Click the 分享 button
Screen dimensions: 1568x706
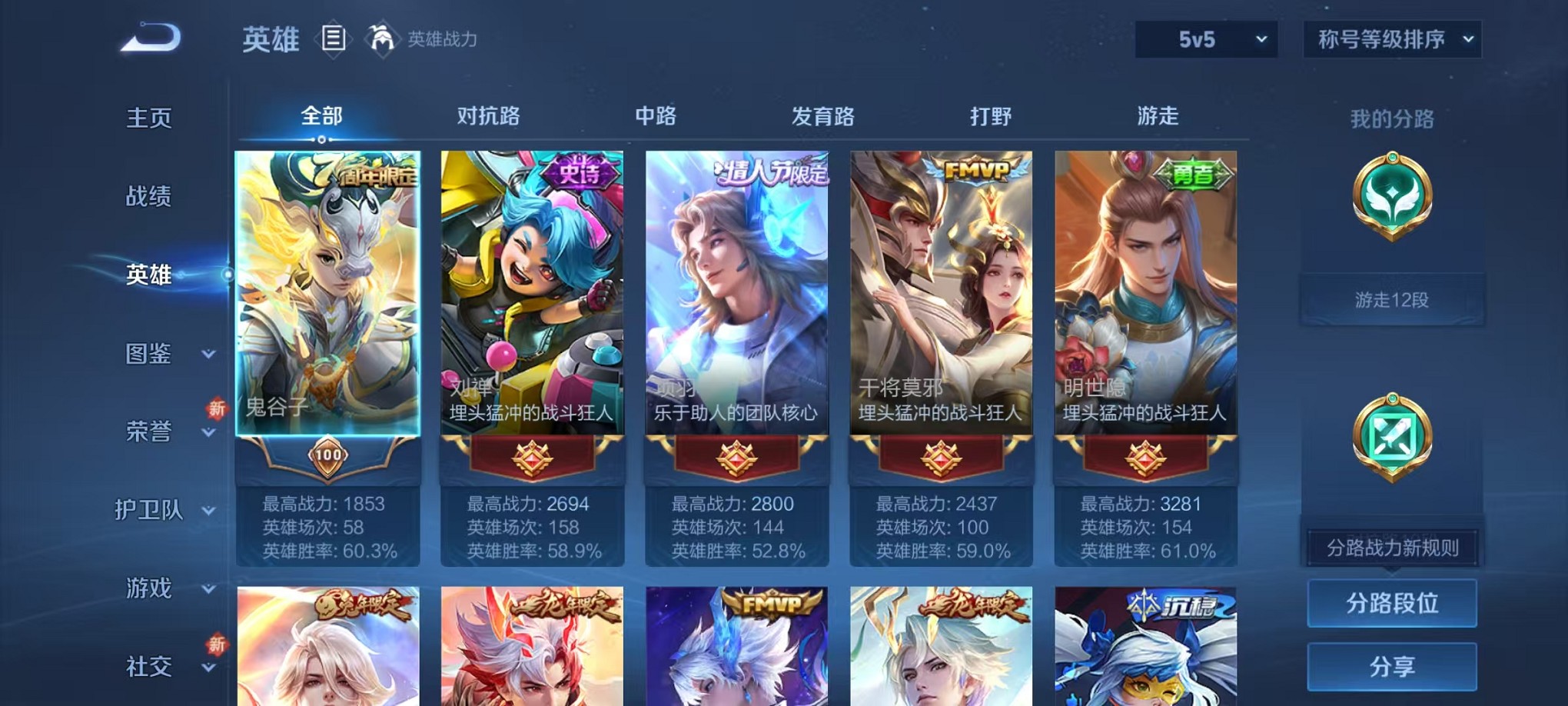1392,666
